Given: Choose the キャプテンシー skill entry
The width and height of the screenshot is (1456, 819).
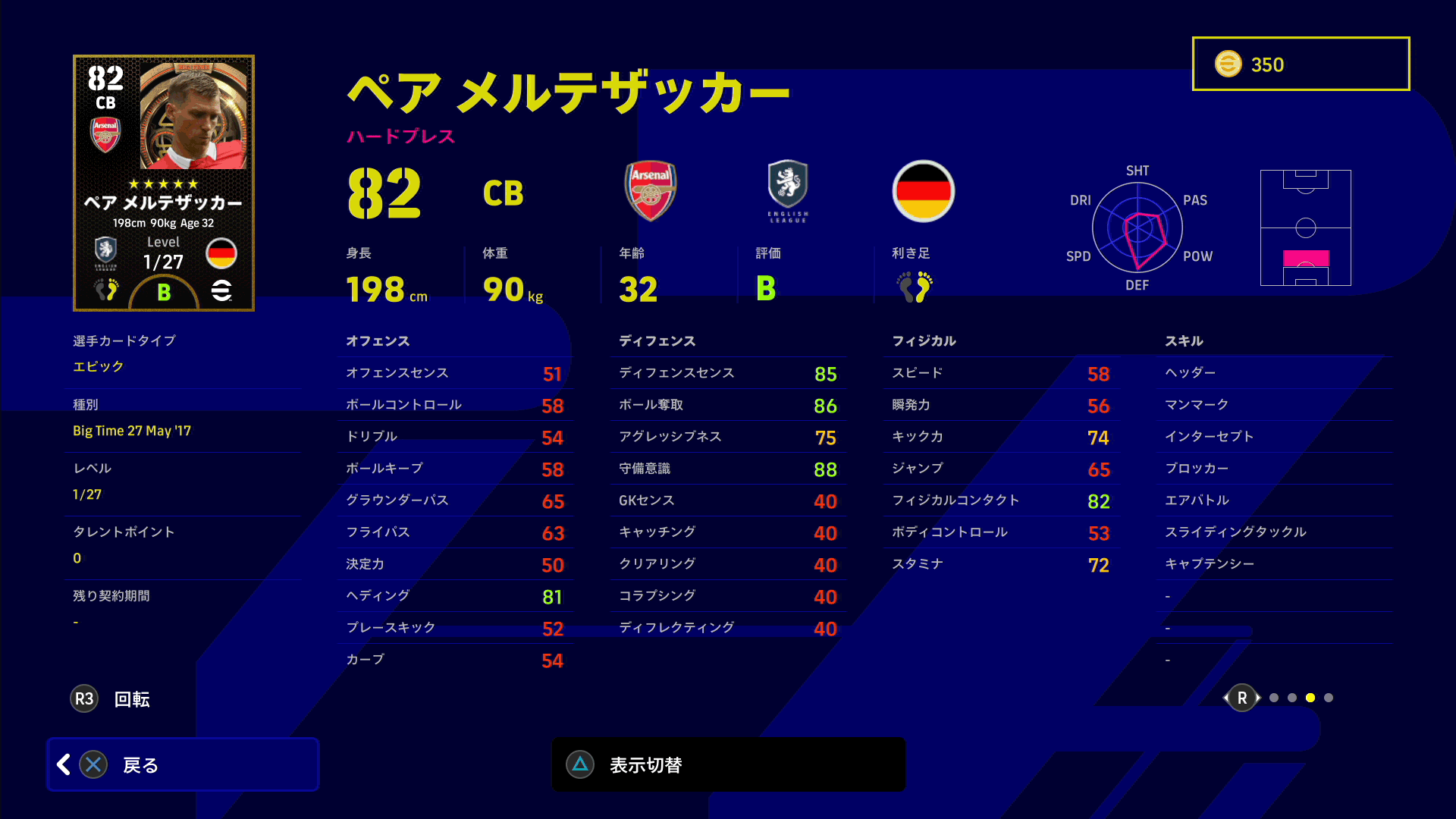Looking at the screenshot, I should 1274,564.
